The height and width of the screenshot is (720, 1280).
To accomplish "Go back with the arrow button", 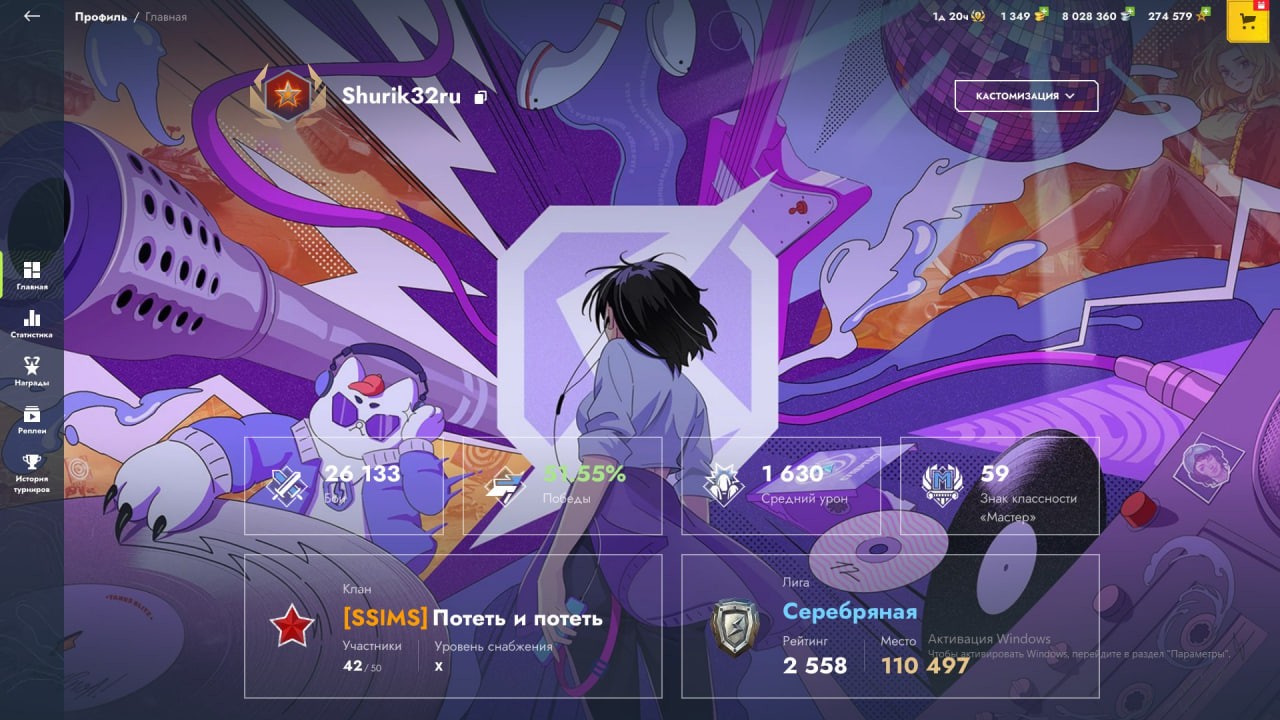I will click(32, 16).
